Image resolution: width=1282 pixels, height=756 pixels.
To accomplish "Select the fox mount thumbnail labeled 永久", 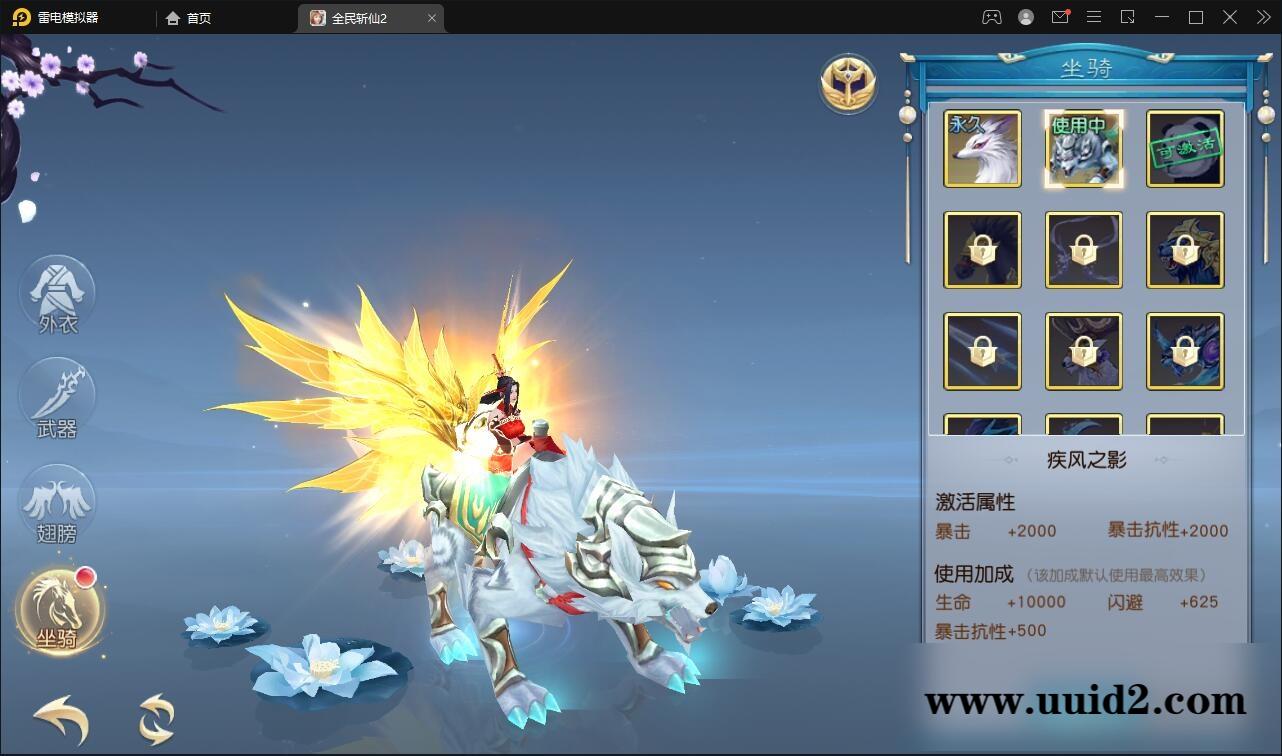I will pyautogui.click(x=982, y=149).
